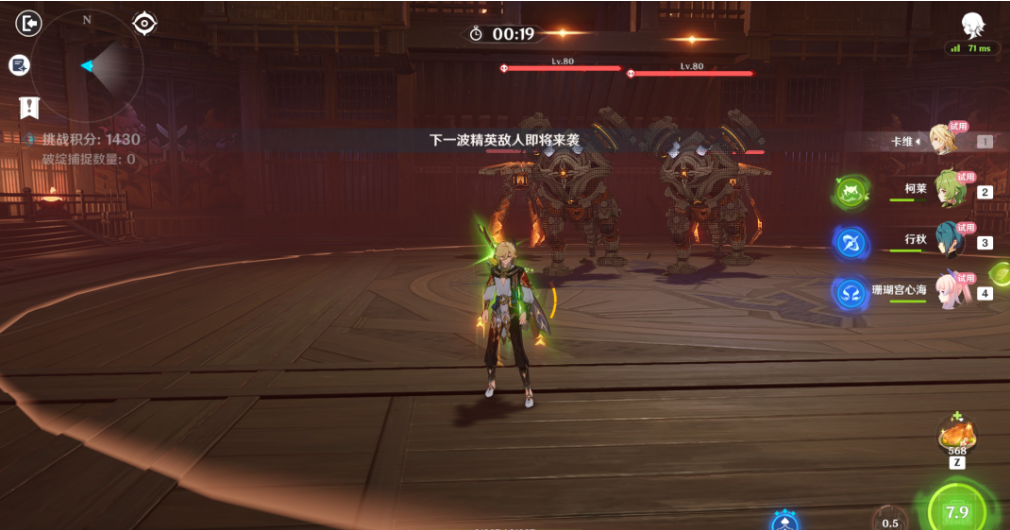Open the compass minimap
This screenshot has height=530, width=1010.
88,66
